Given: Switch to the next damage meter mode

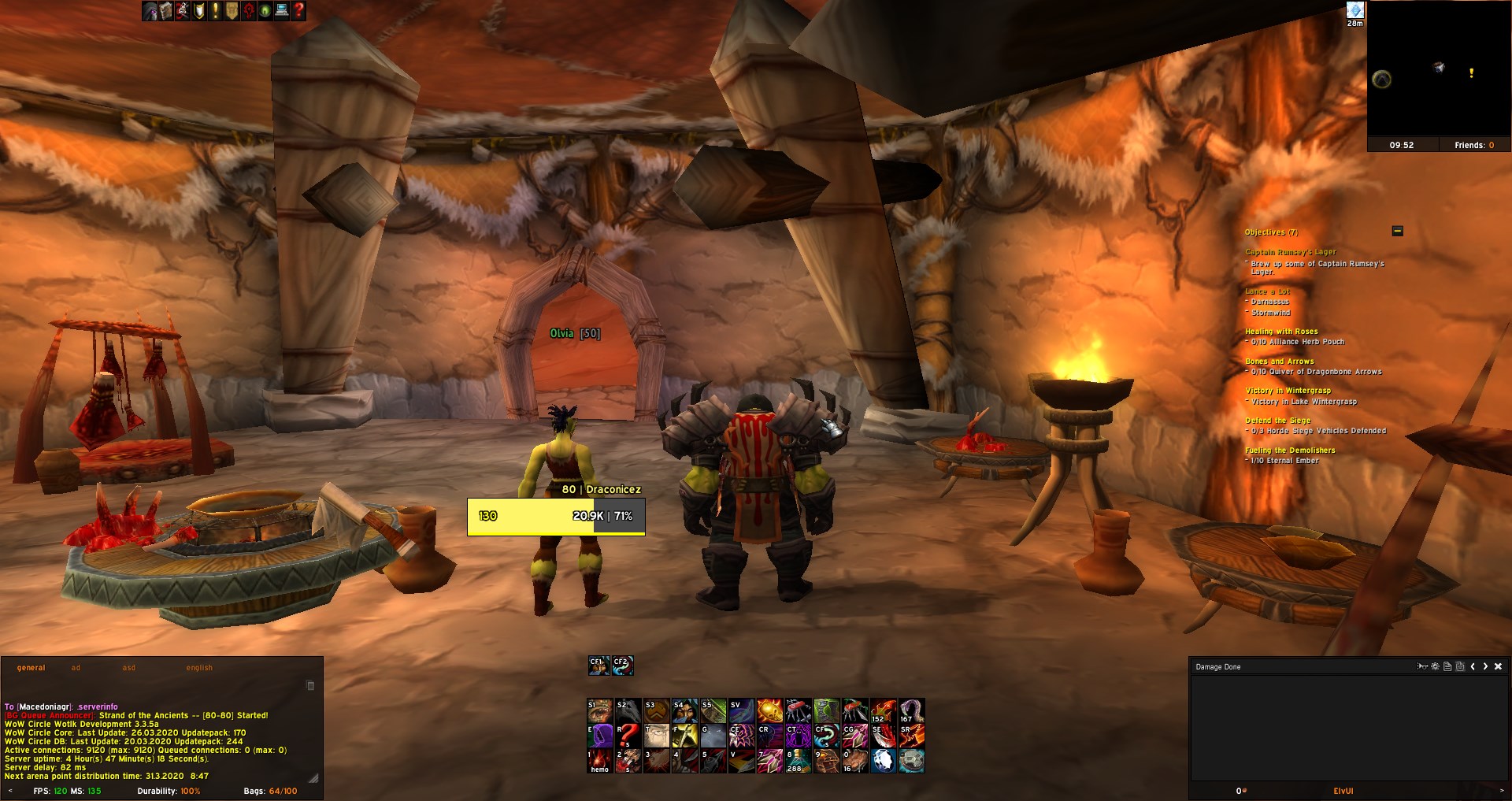Looking at the screenshot, I should tap(1485, 666).
